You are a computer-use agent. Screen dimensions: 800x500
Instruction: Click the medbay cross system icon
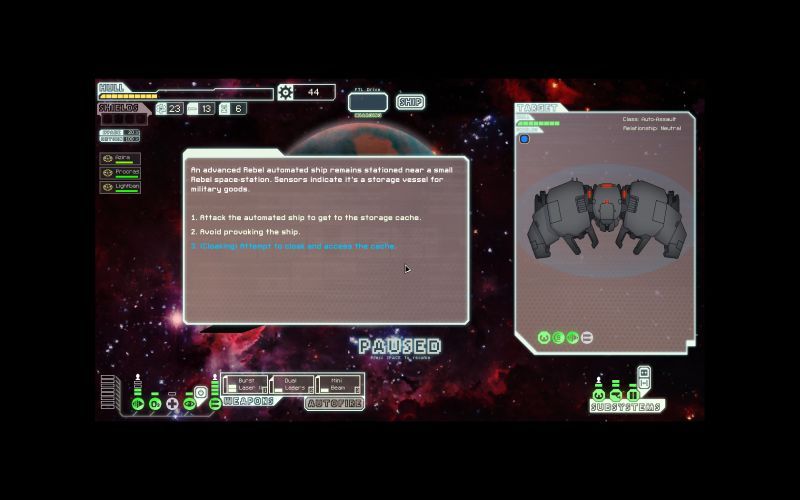pyautogui.click(x=172, y=404)
